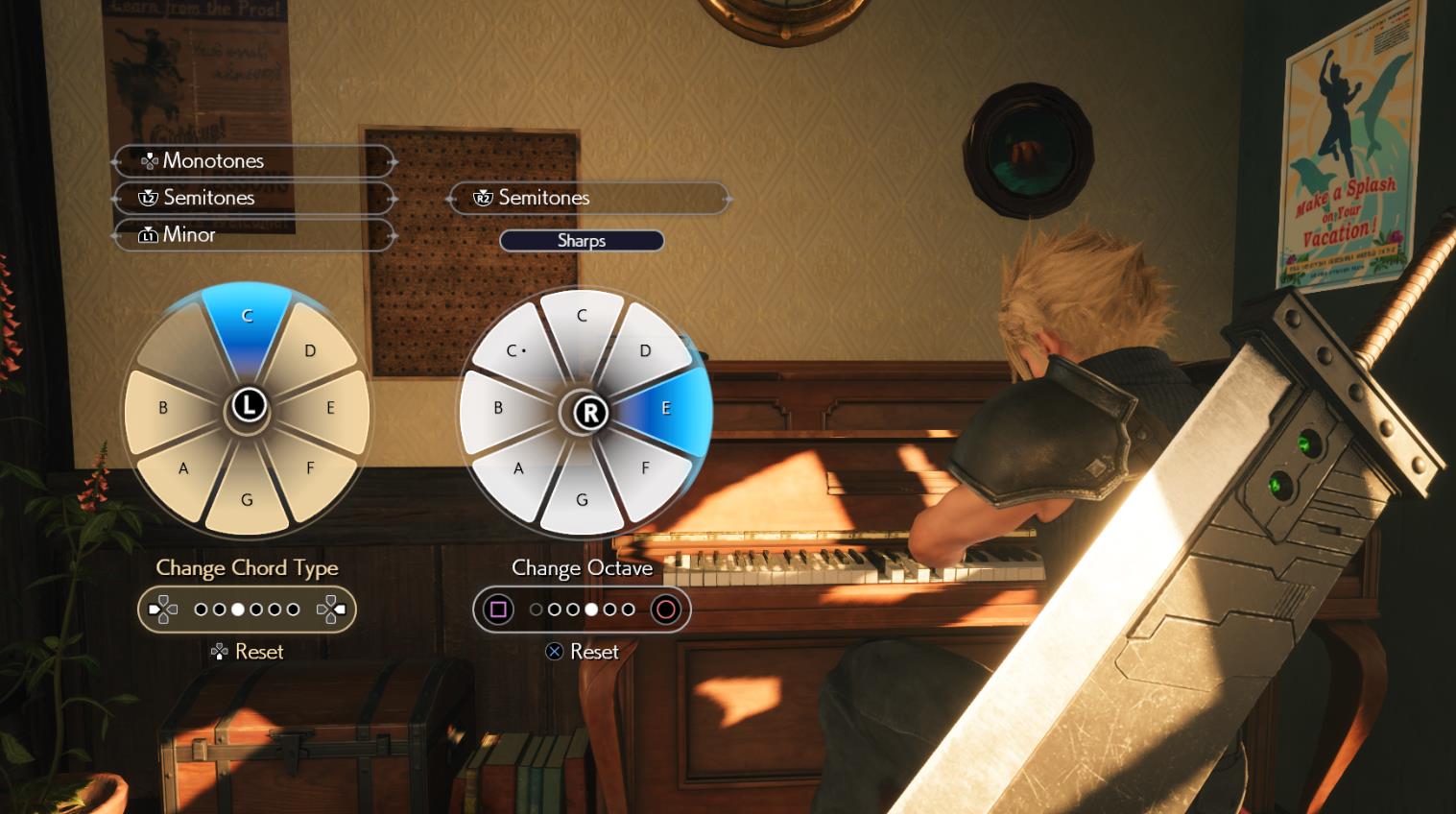This screenshot has height=814, width=1456.
Task: Toggle the Minor chord option
Action: click(254, 234)
